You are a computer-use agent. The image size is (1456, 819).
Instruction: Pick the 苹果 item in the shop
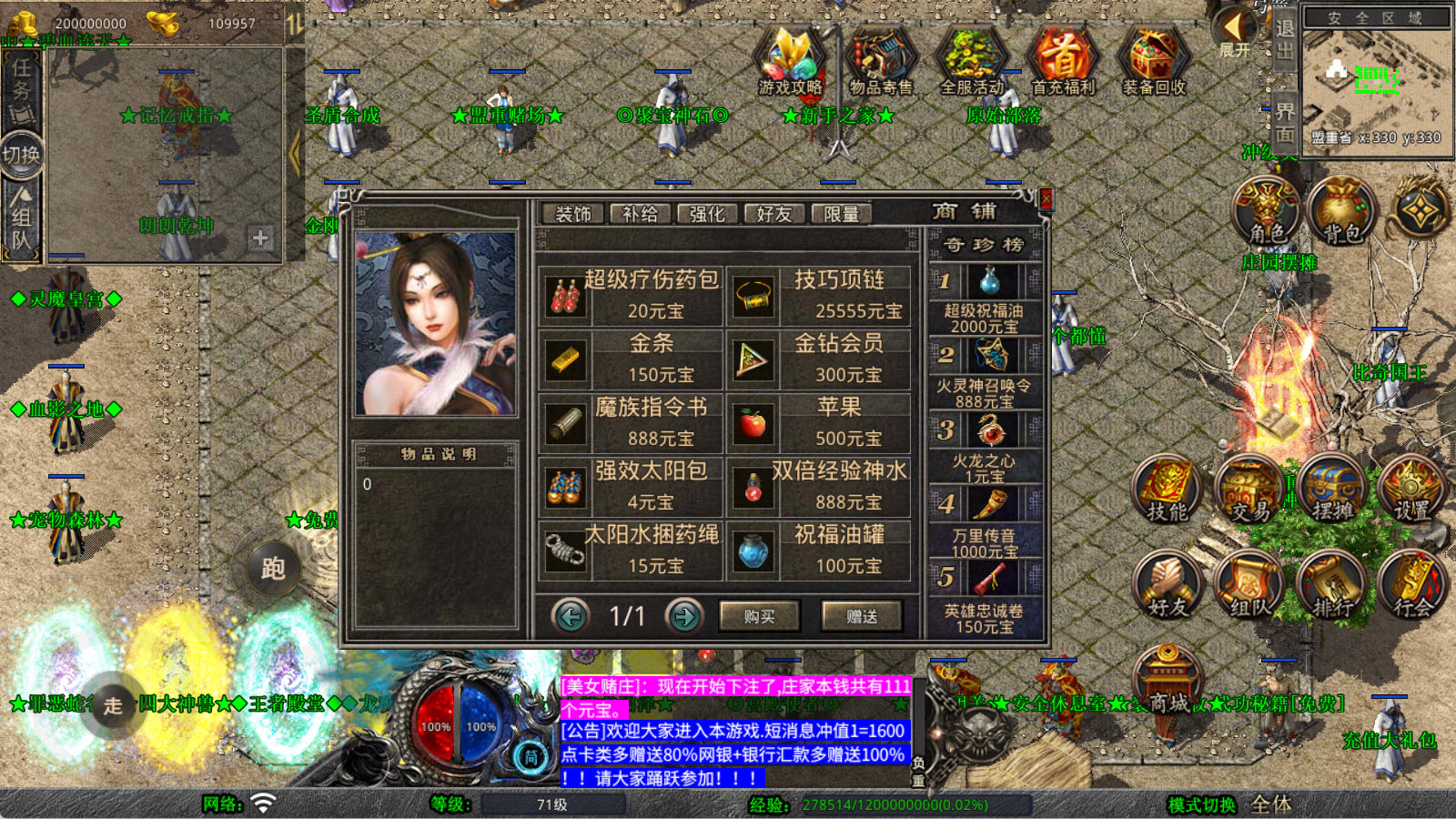click(x=818, y=422)
